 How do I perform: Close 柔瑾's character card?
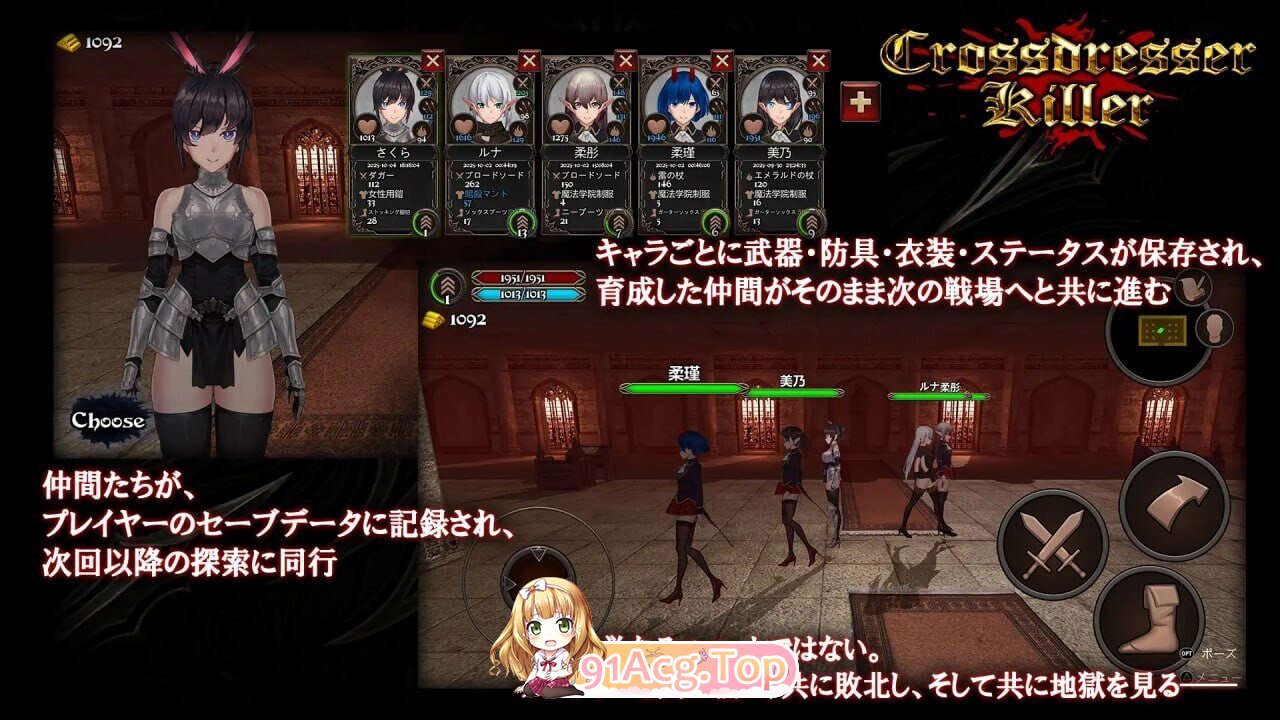pos(721,58)
